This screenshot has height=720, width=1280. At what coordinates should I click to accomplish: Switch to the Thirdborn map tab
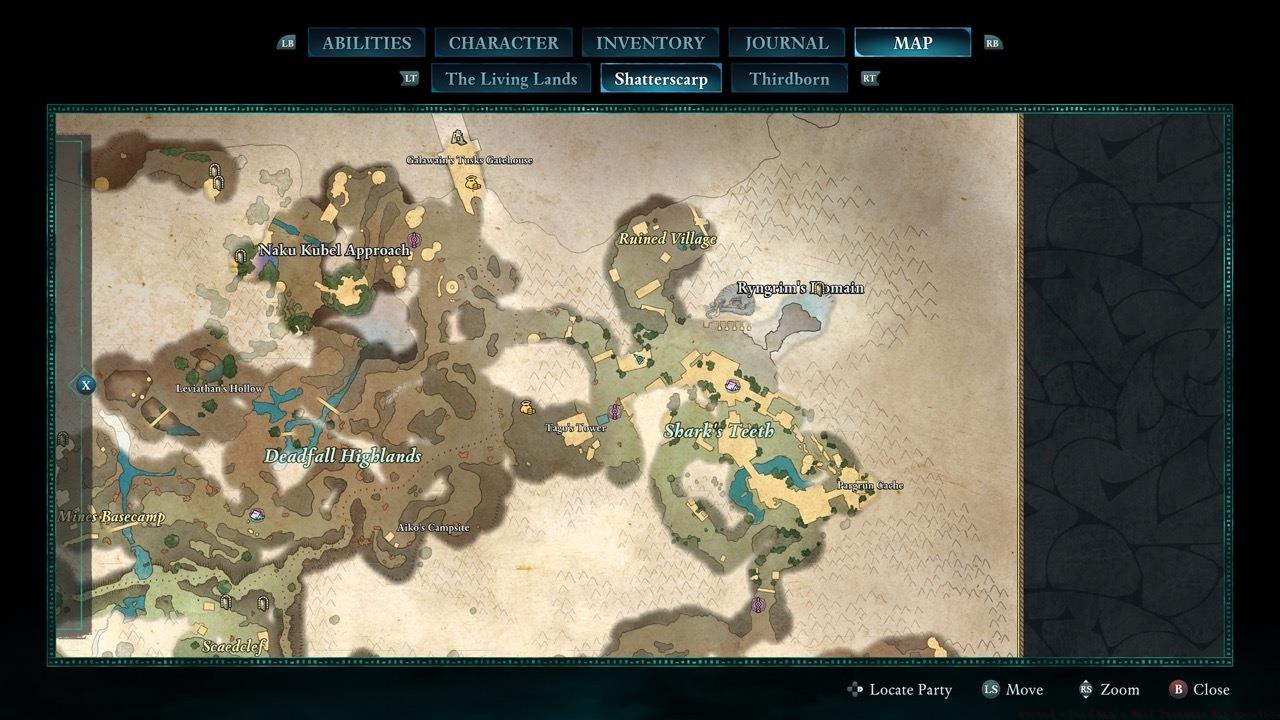click(x=789, y=77)
